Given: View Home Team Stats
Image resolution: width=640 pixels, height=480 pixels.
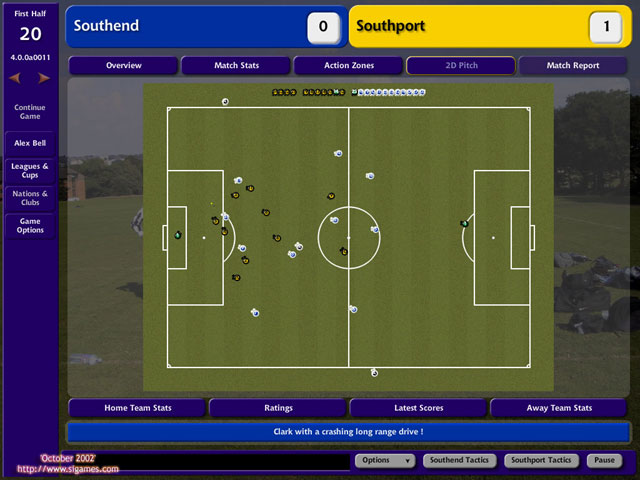Looking at the screenshot, I should tap(137, 408).
